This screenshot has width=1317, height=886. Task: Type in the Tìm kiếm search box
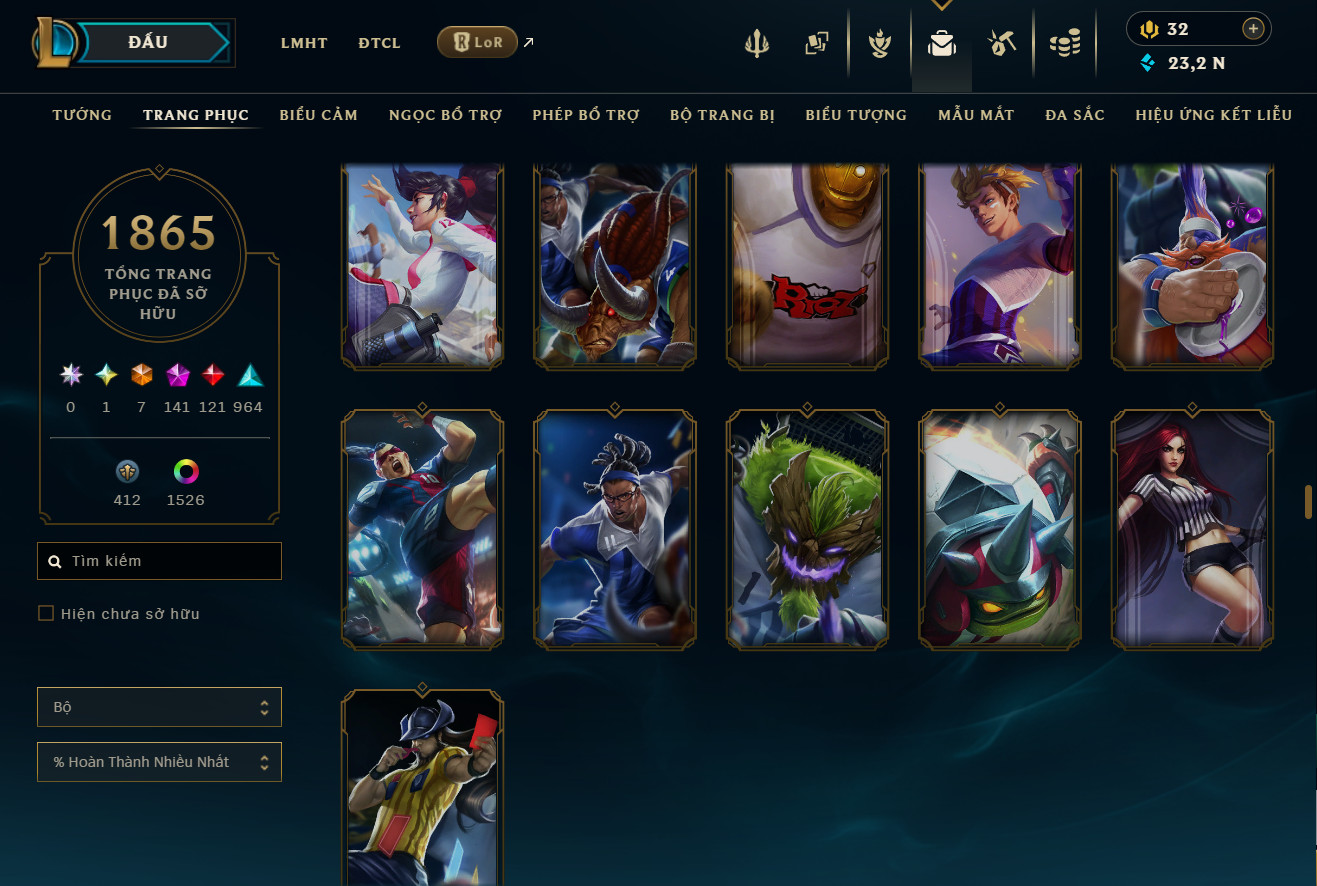(170, 561)
